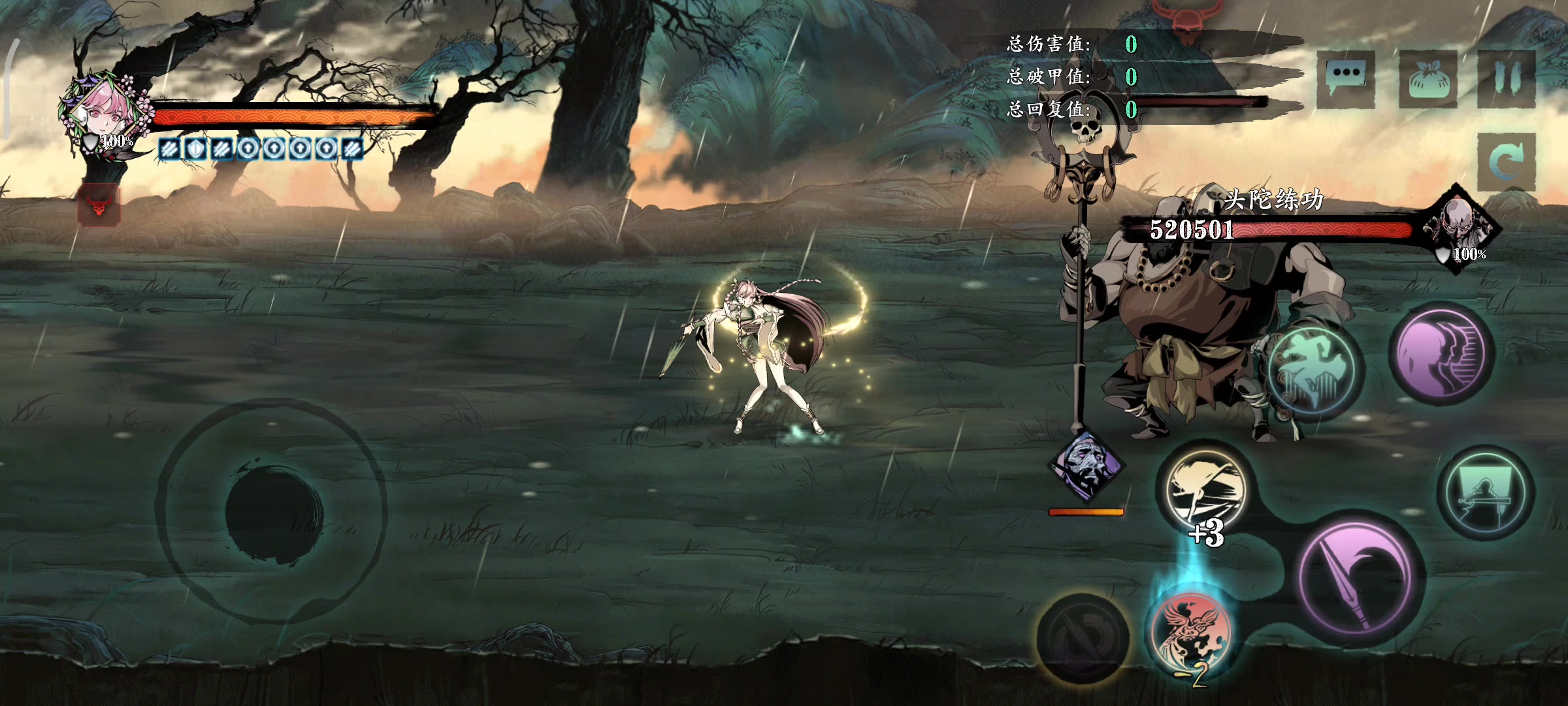Viewport: 1568px width, 706px height.
Task: Use the teal wind swirl skill
Action: (1315, 369)
